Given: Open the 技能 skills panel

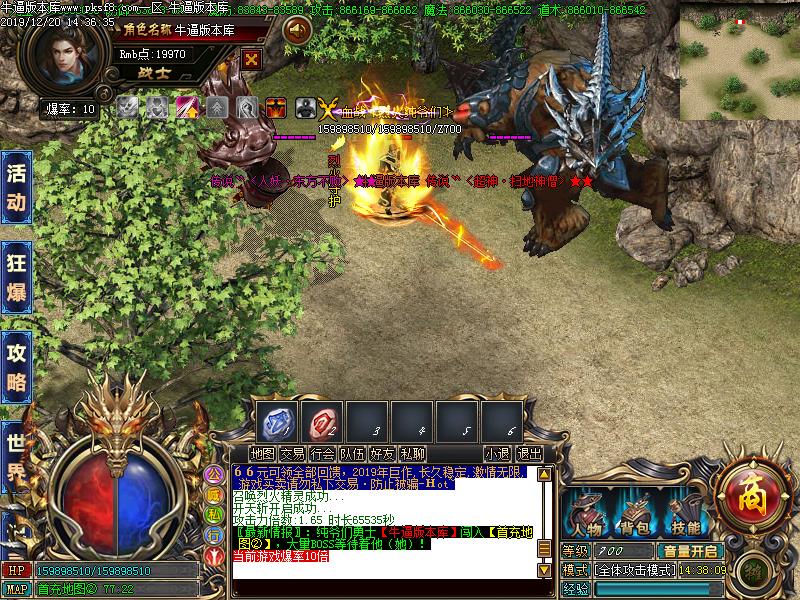Looking at the screenshot, I should [686, 515].
